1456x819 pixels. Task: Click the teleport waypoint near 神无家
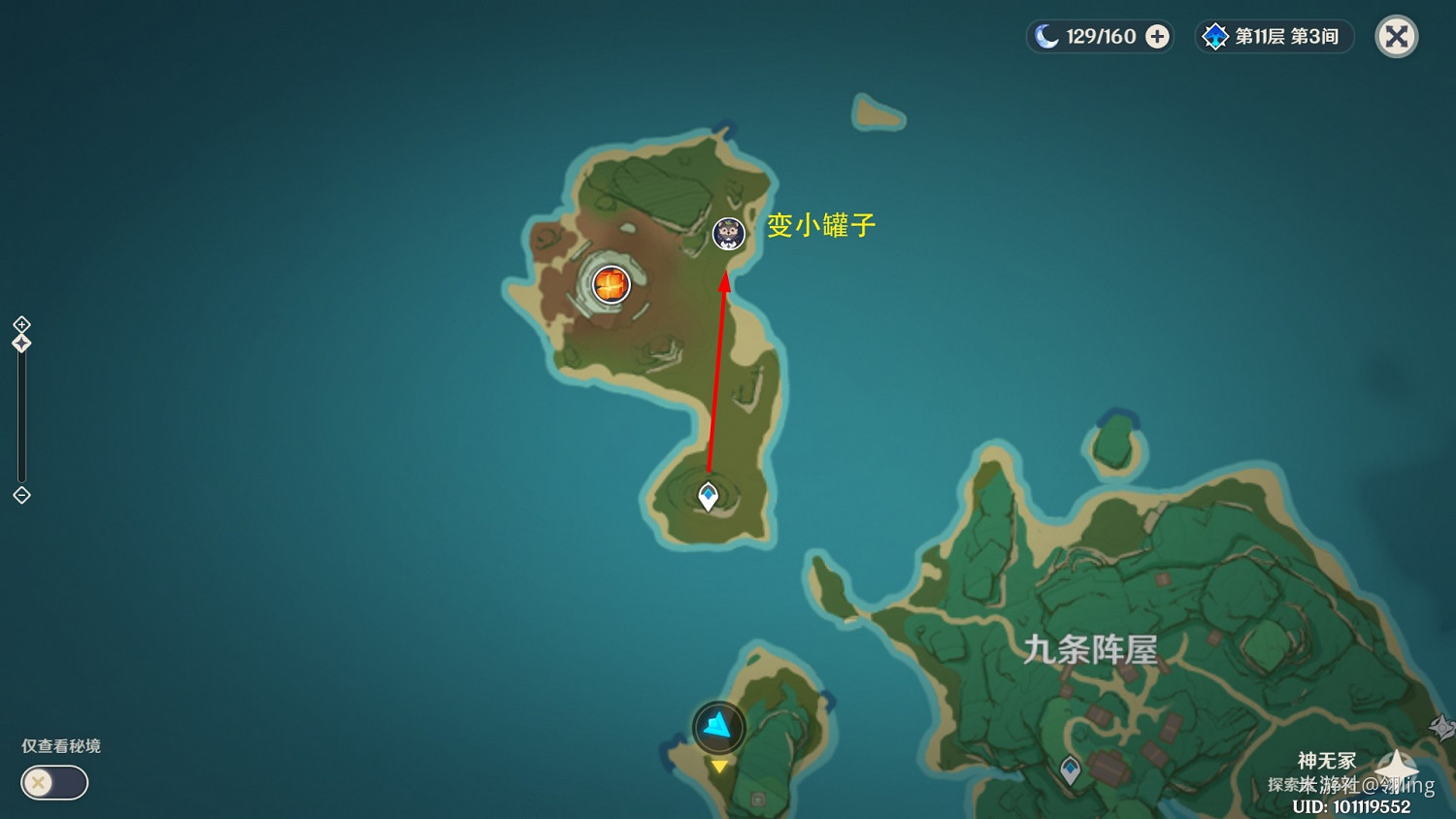[x=1072, y=771]
